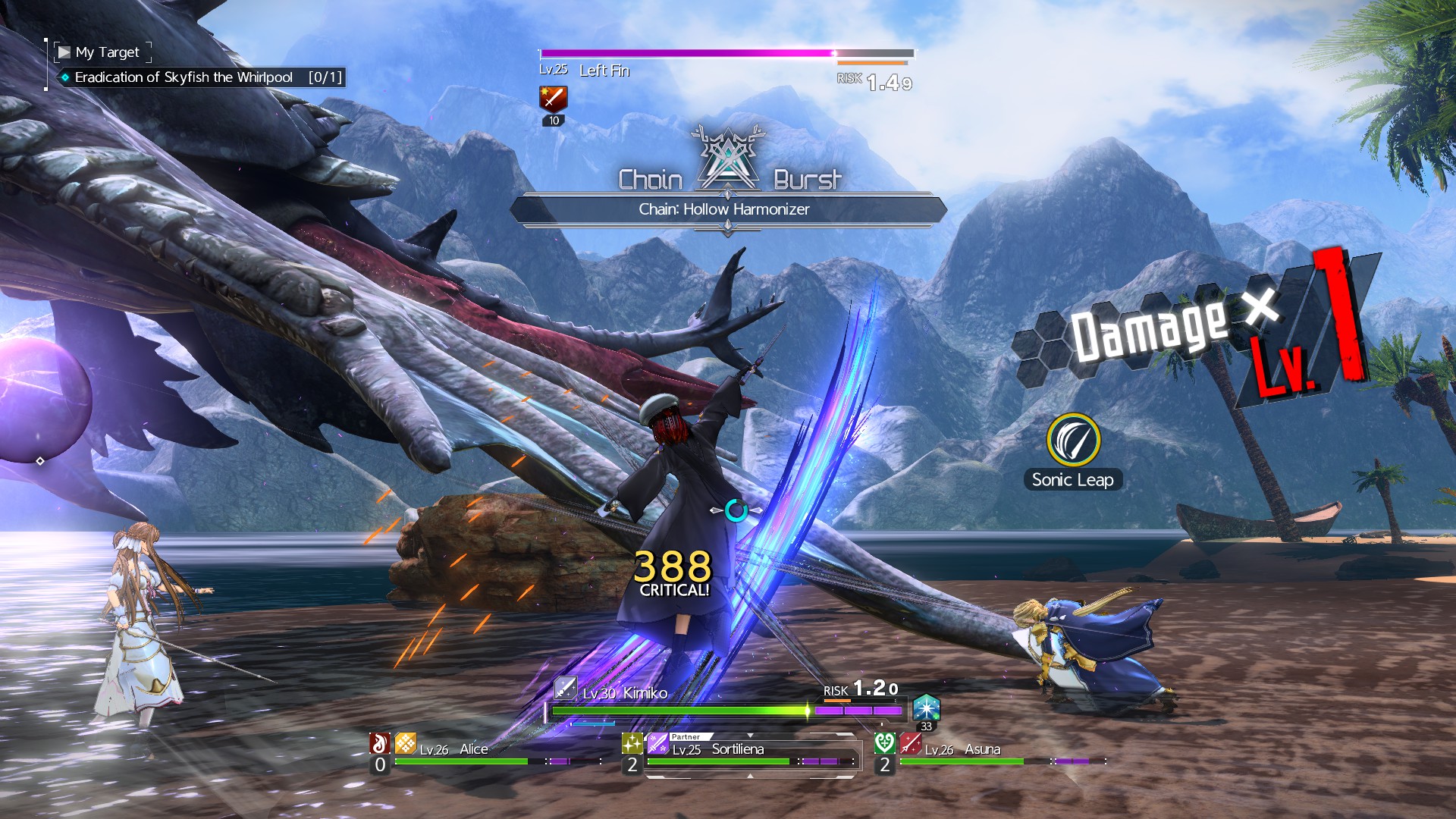This screenshot has height=819, width=1456.
Task: Select the Chain: Hollow Harmonizer banner
Action: (x=726, y=209)
